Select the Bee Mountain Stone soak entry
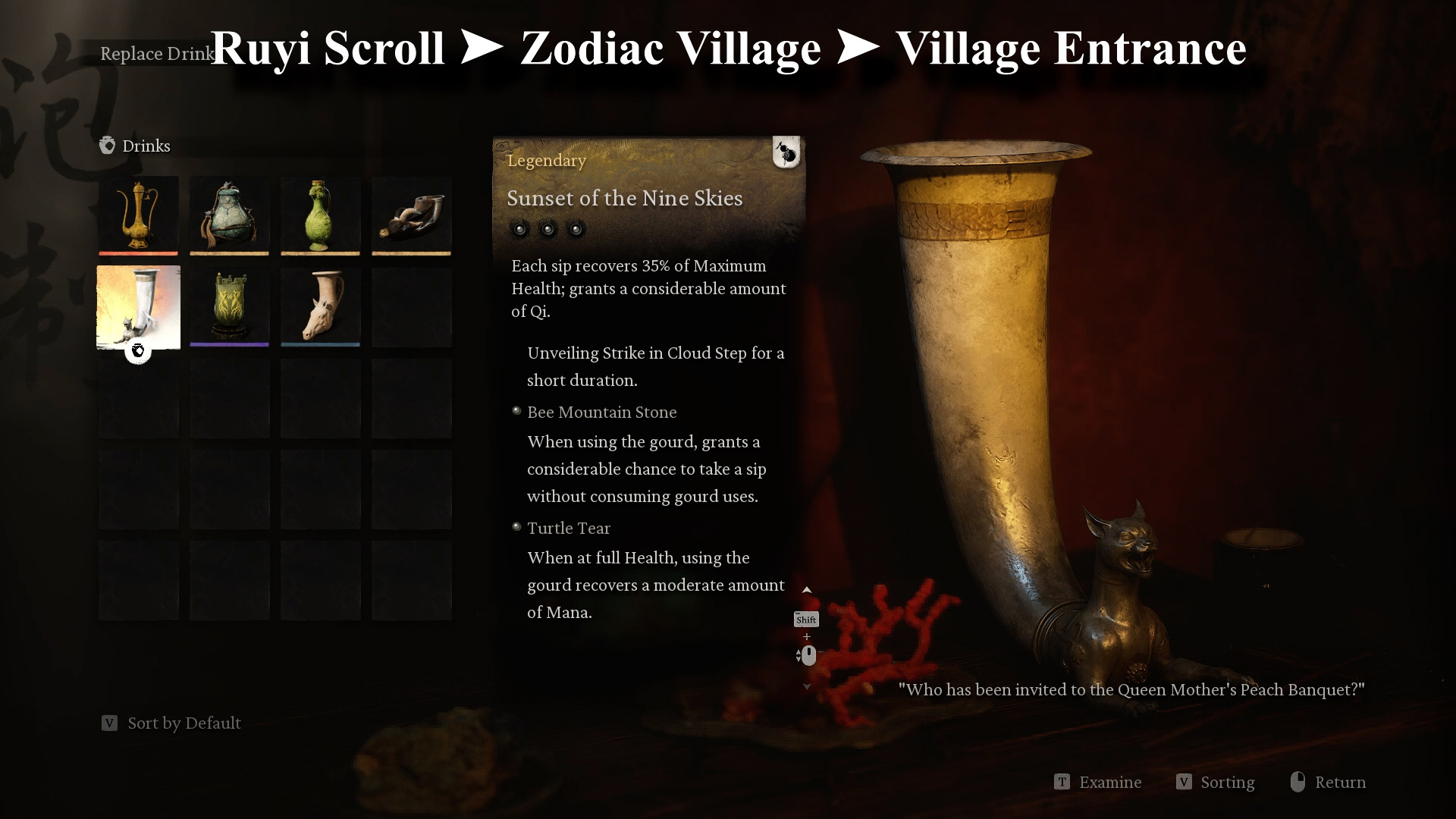 click(601, 412)
